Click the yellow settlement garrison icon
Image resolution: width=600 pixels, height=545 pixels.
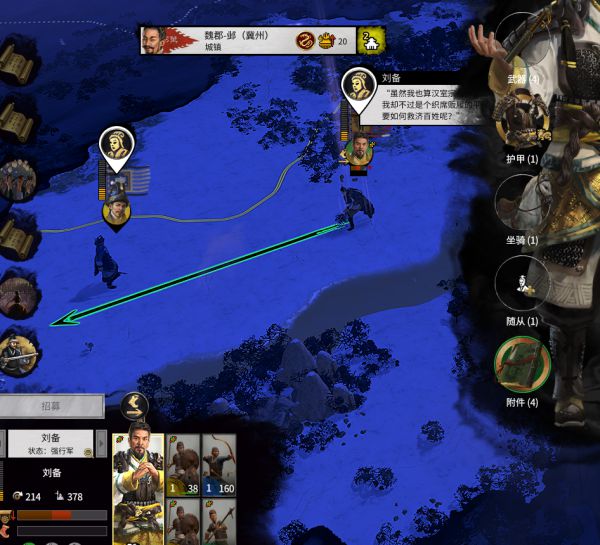(371, 41)
